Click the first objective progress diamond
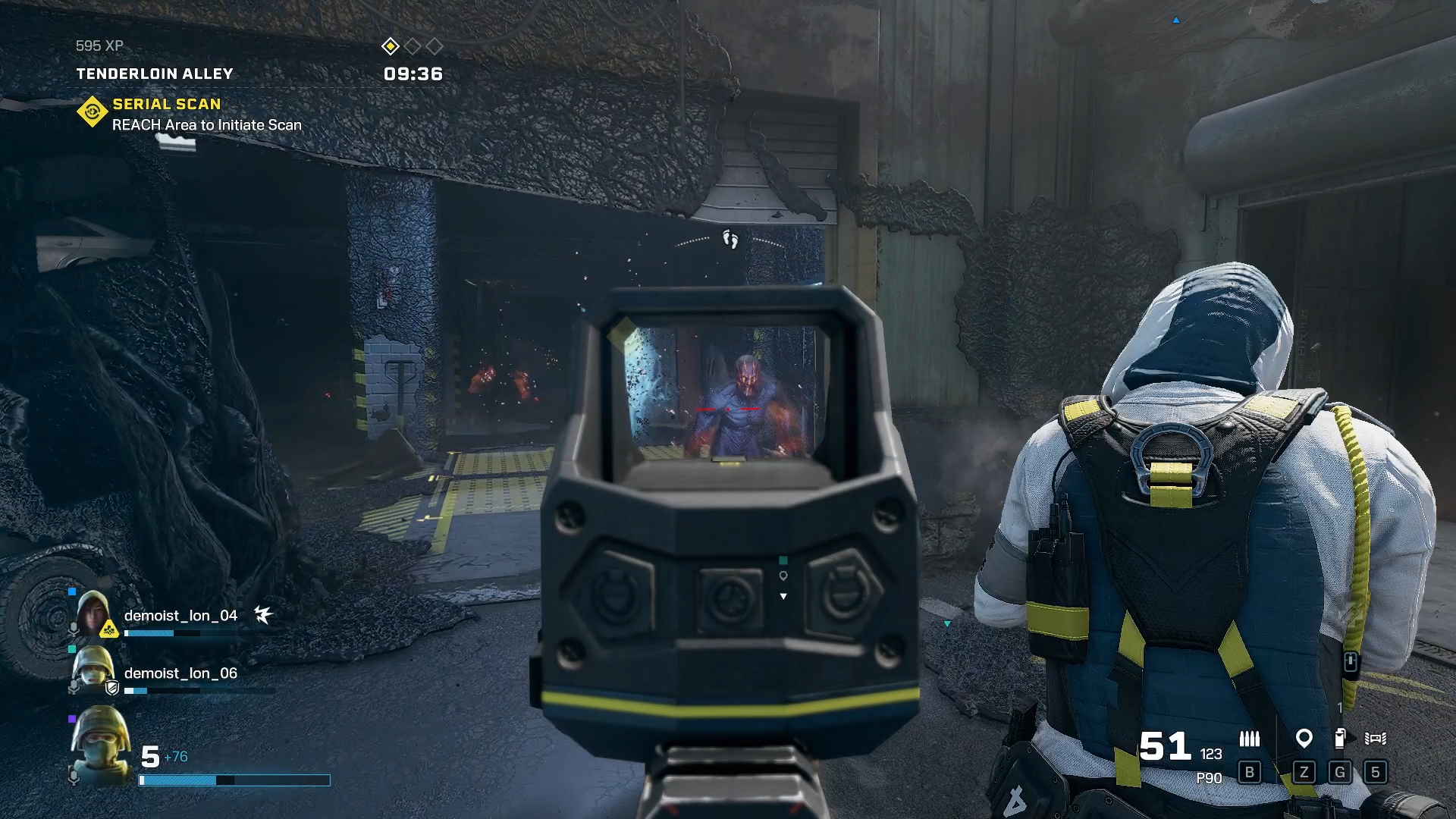Screen dimensions: 1456x819 click(390, 46)
